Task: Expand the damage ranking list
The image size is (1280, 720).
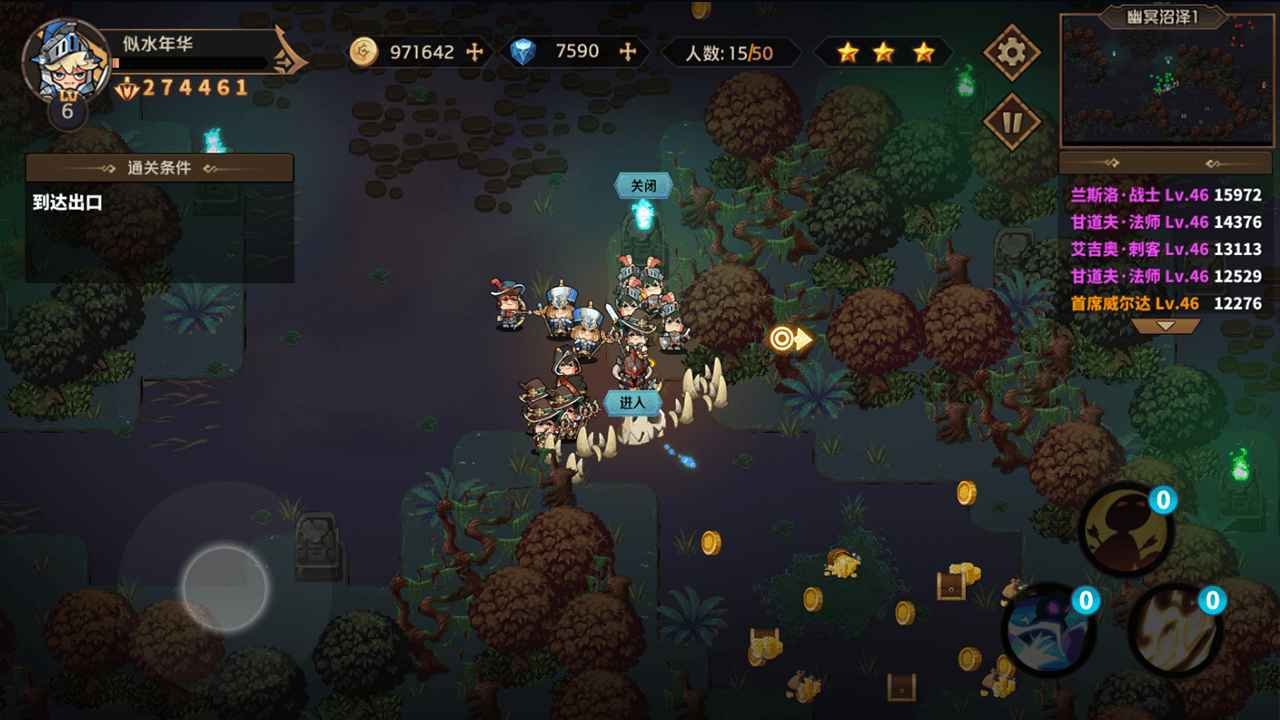Action: [x=1166, y=326]
